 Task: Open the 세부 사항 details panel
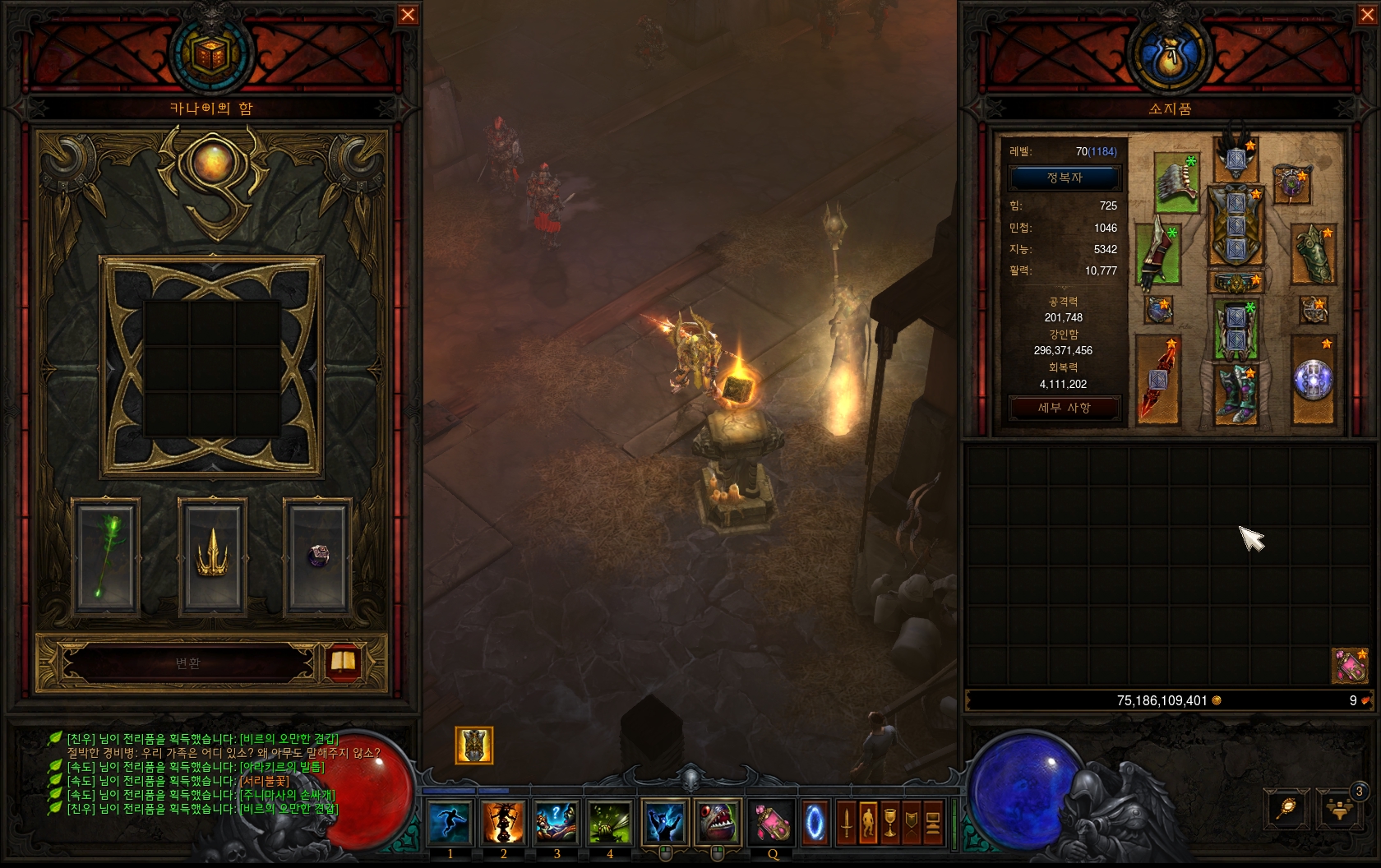1065,408
